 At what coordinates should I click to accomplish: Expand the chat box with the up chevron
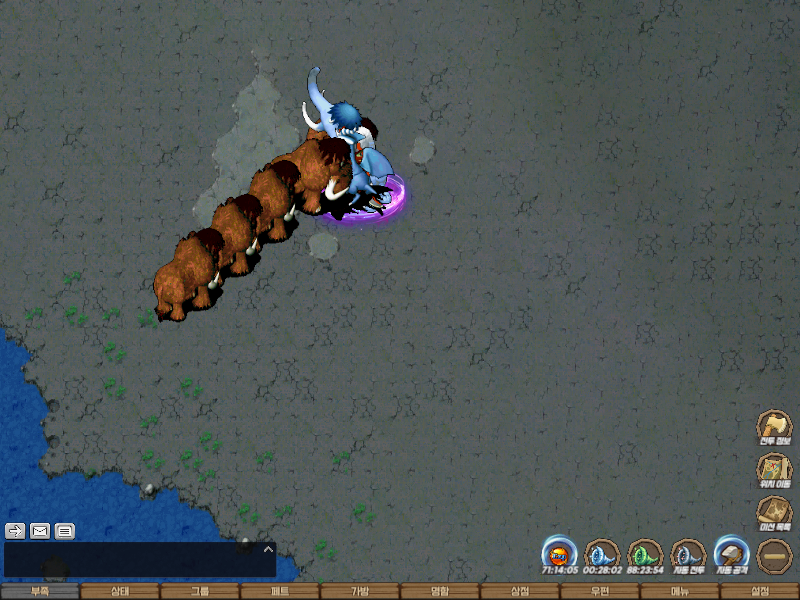[267, 549]
